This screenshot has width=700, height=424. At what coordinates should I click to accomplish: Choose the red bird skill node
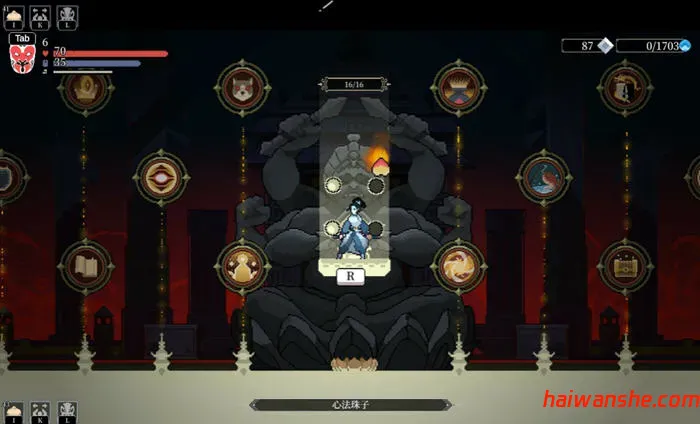point(544,178)
